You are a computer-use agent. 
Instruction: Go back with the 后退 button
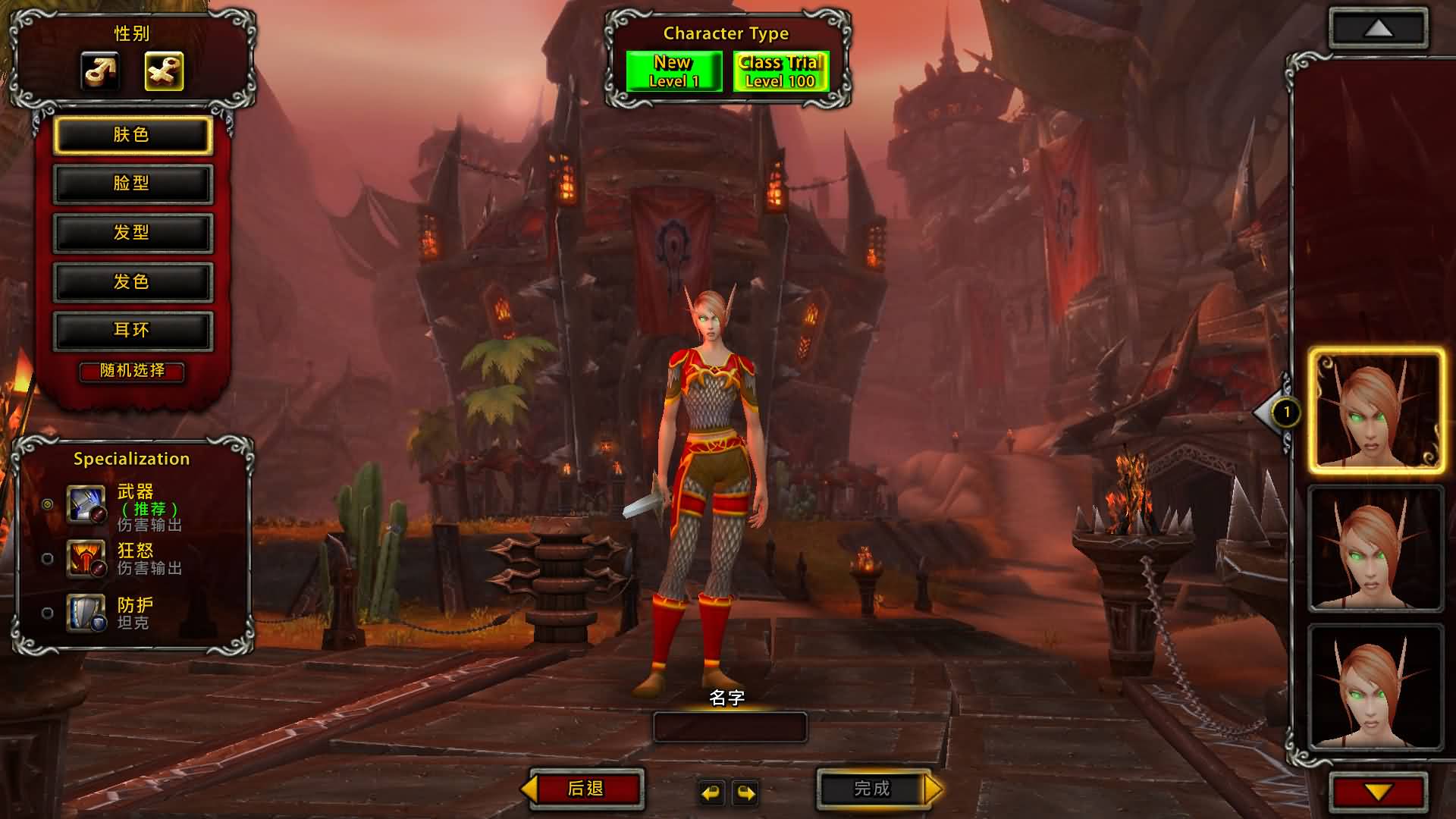point(585,789)
